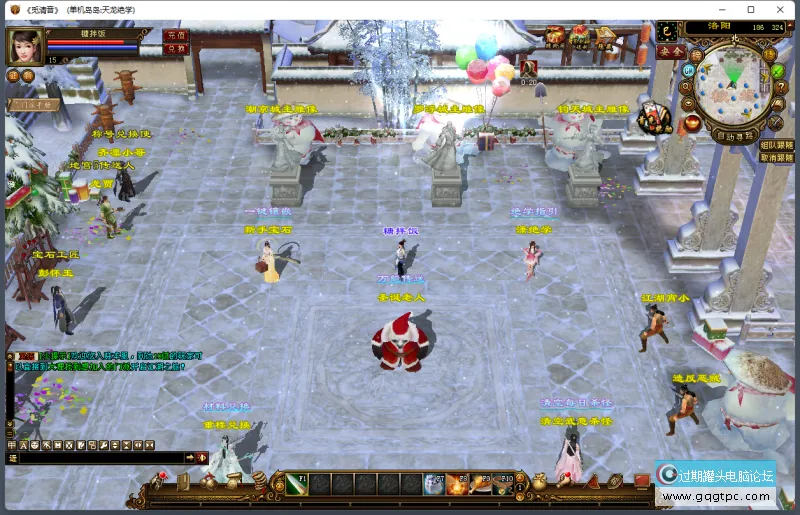Minimize the game window
This screenshot has height=515, width=800.
(722, 9)
